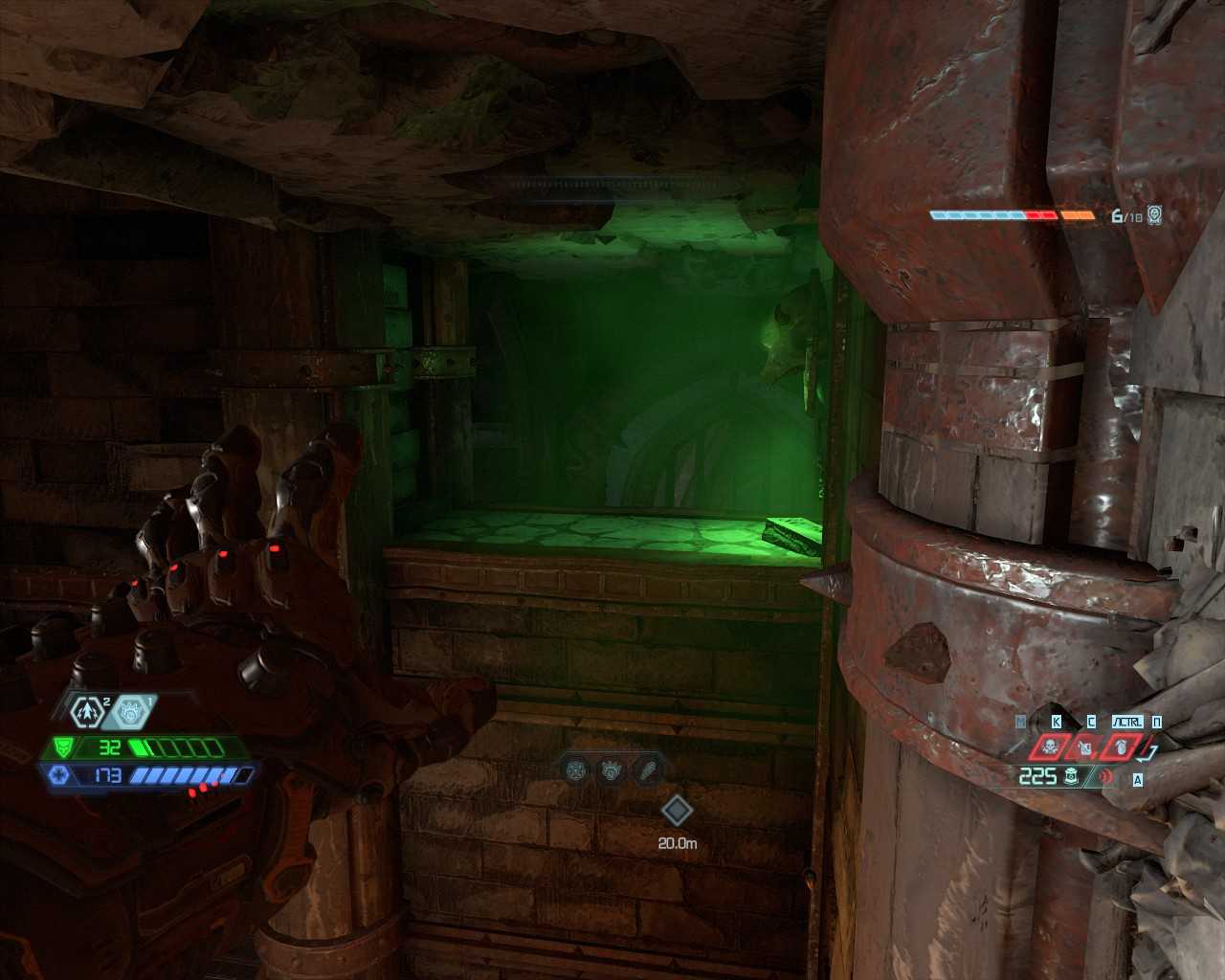Click the green armor mask icon
1225x980 pixels.
[x=63, y=746]
